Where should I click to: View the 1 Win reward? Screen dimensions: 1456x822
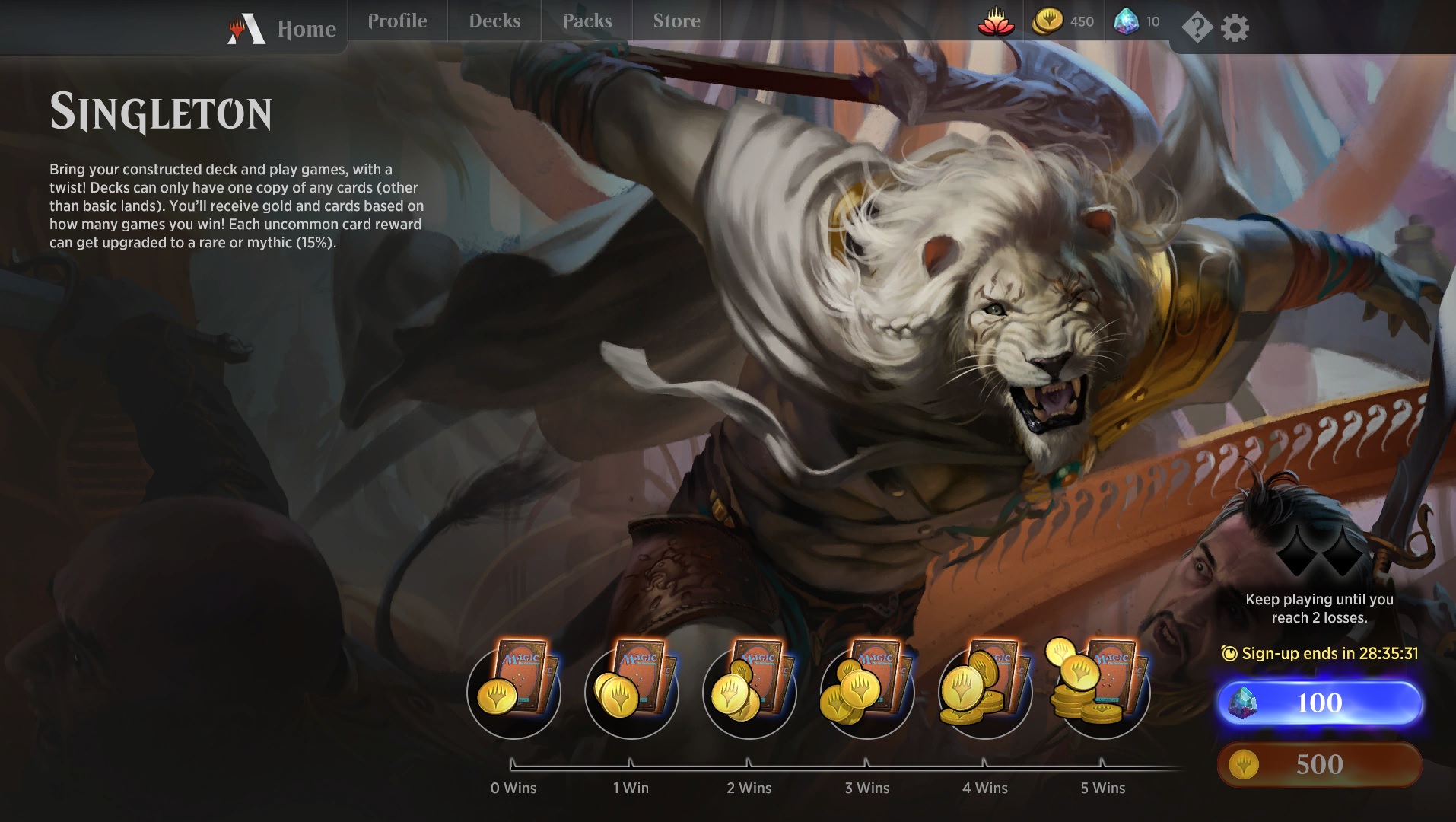point(631,690)
